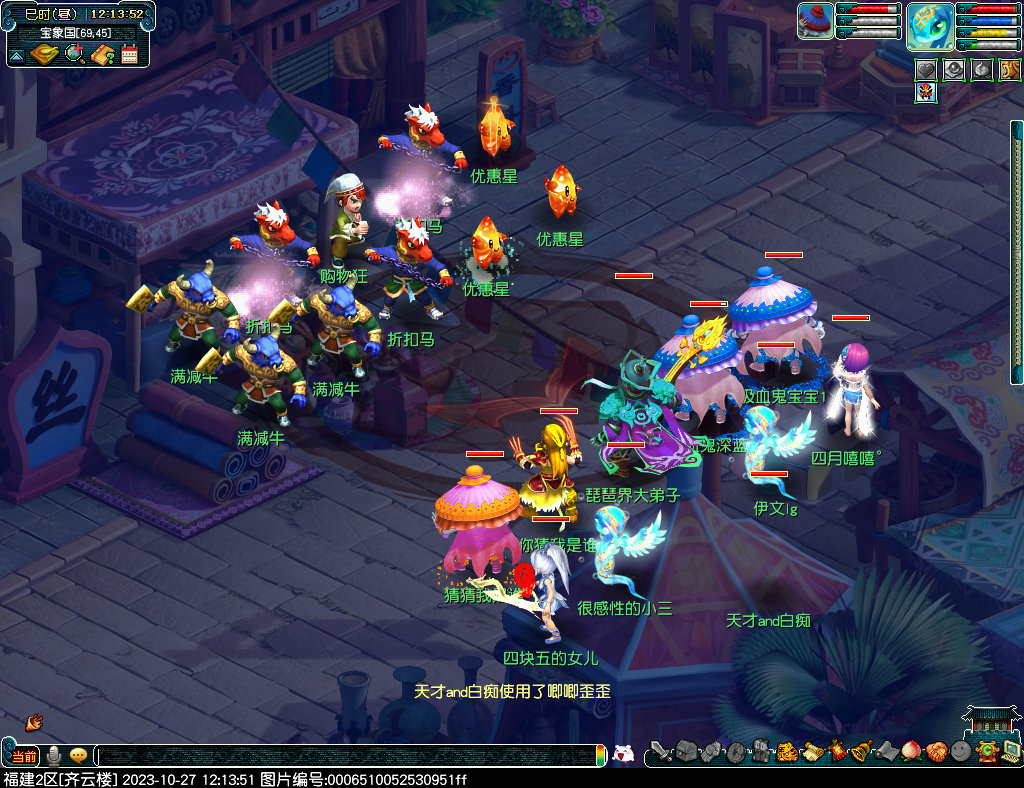
Task: Click the opera mask status icon
Action: point(926,93)
